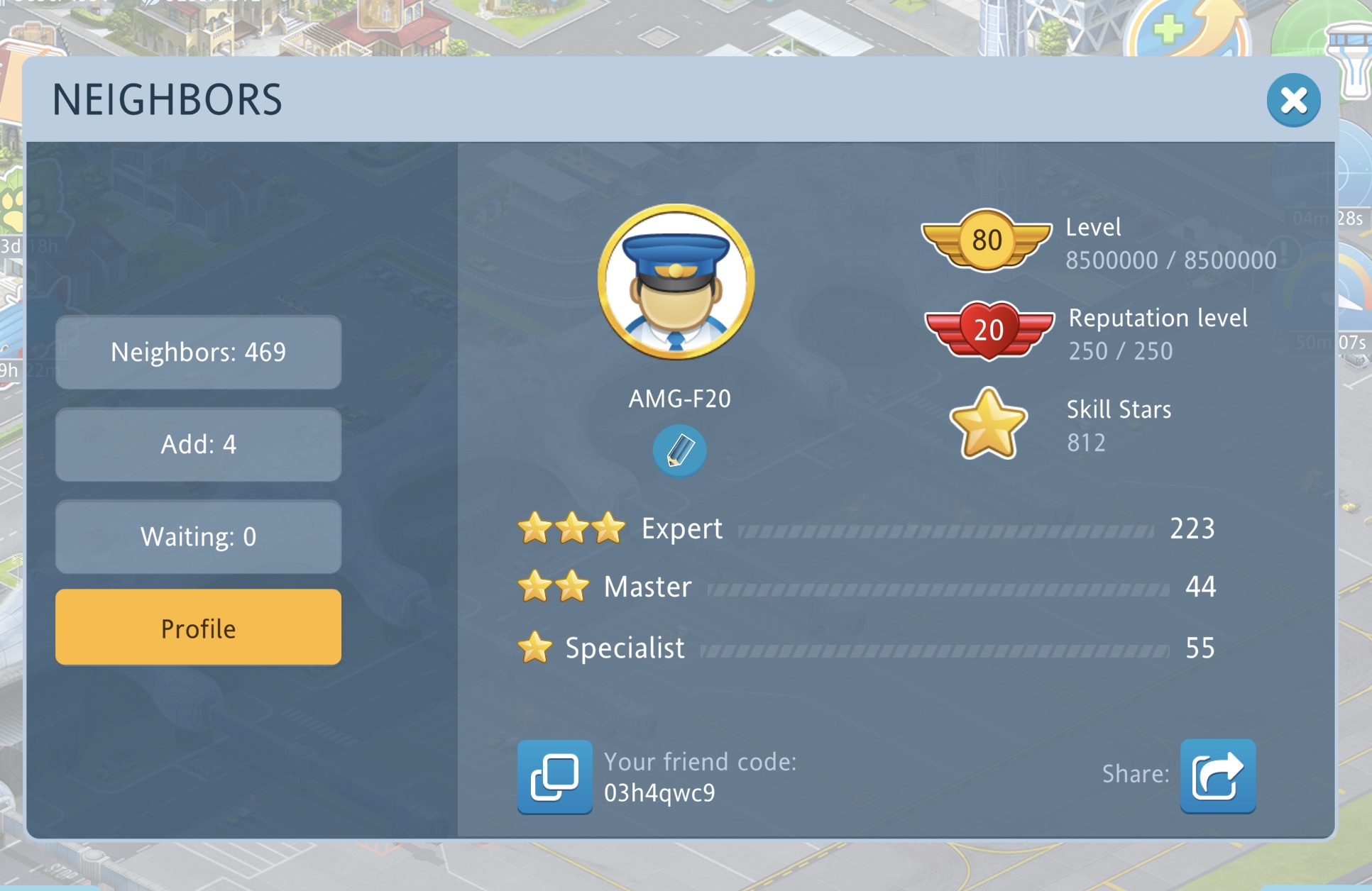1372x891 pixels.
Task: Click the pilot avatar picture
Action: coord(676,282)
